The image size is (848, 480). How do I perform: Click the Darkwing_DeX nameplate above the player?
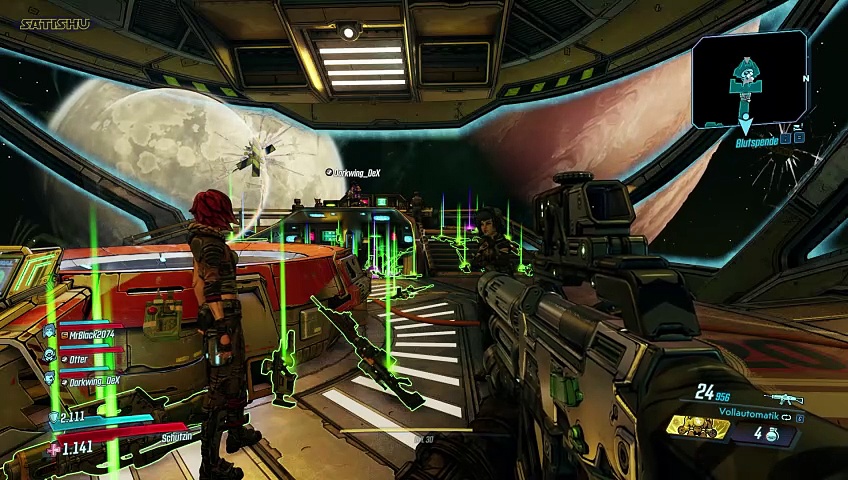357,173
